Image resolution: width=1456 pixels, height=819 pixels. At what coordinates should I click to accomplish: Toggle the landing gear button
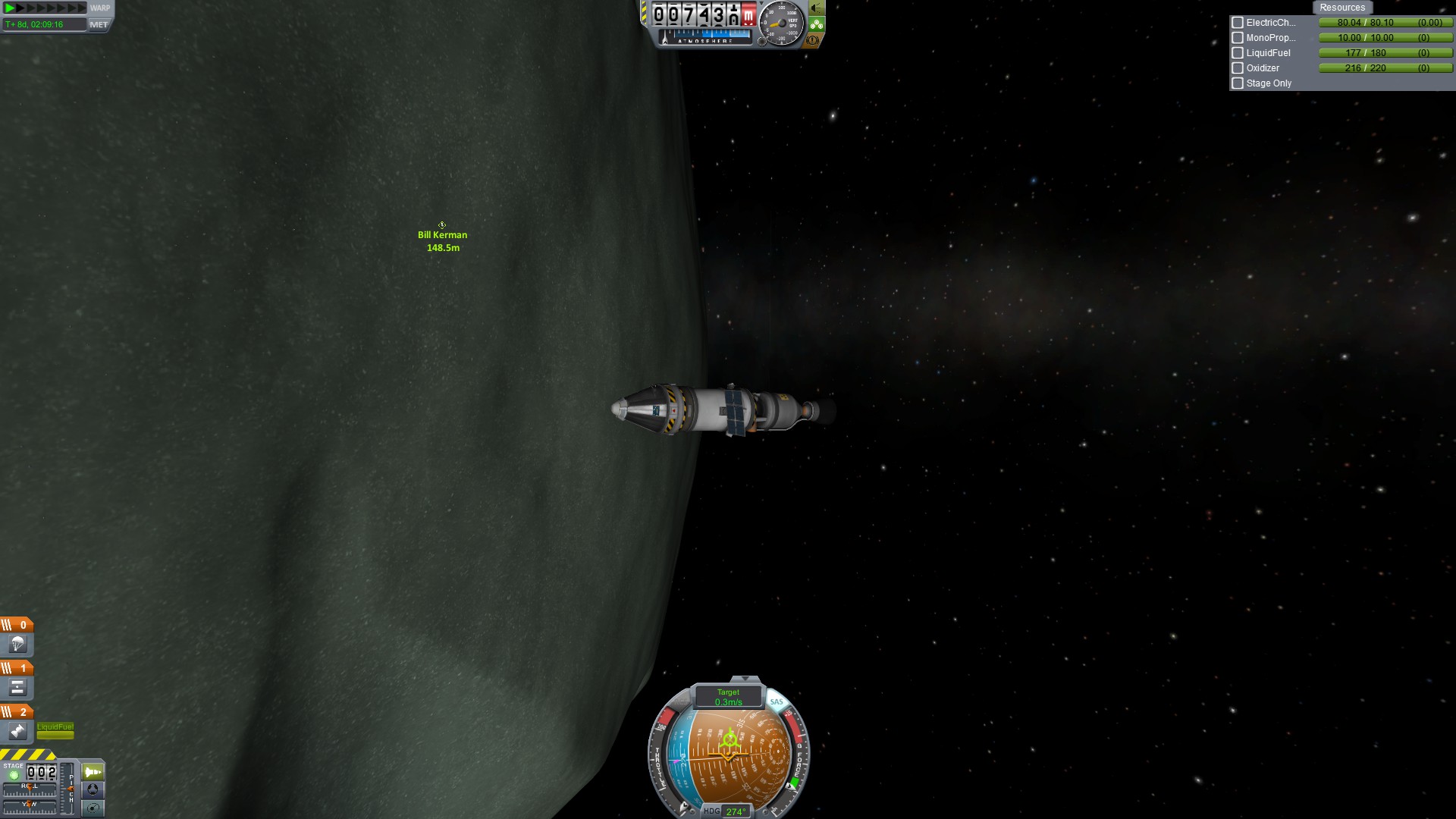817,24
